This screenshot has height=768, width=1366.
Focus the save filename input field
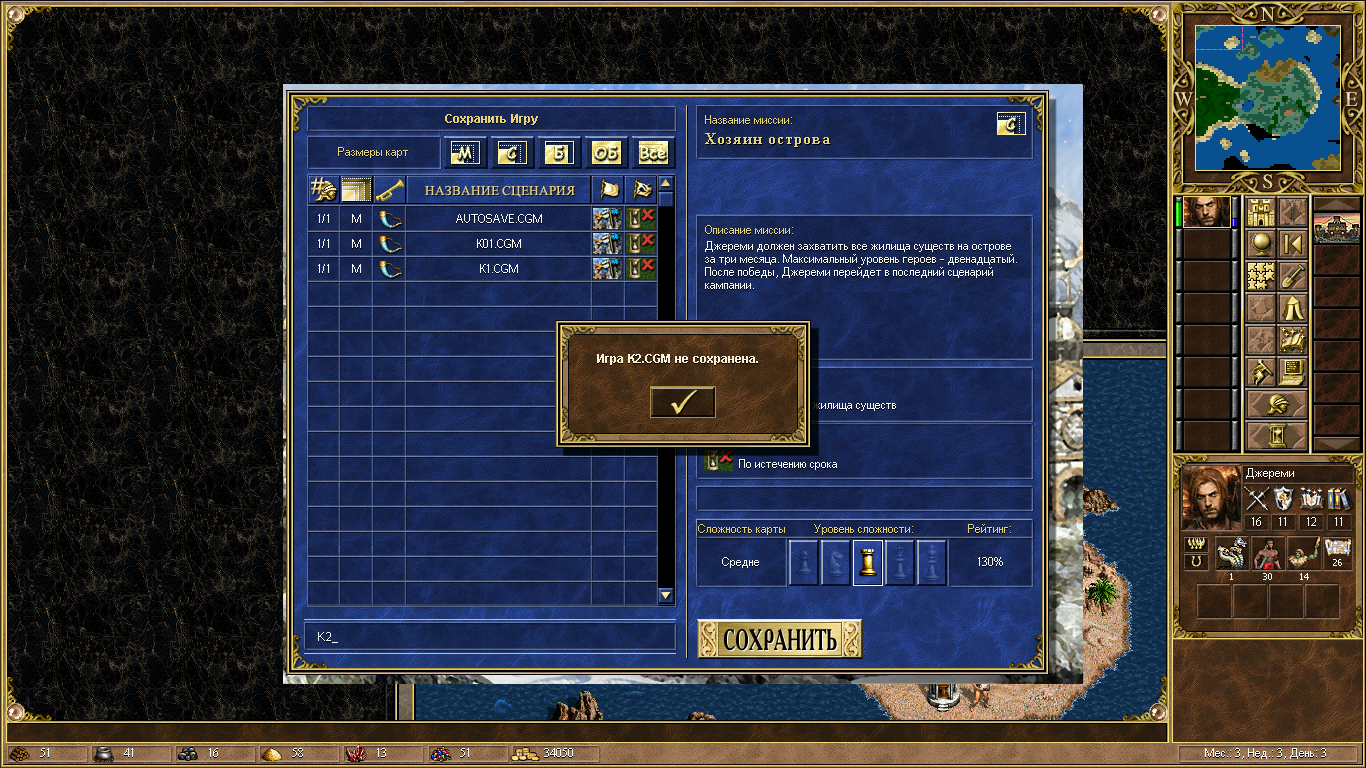click(490, 636)
